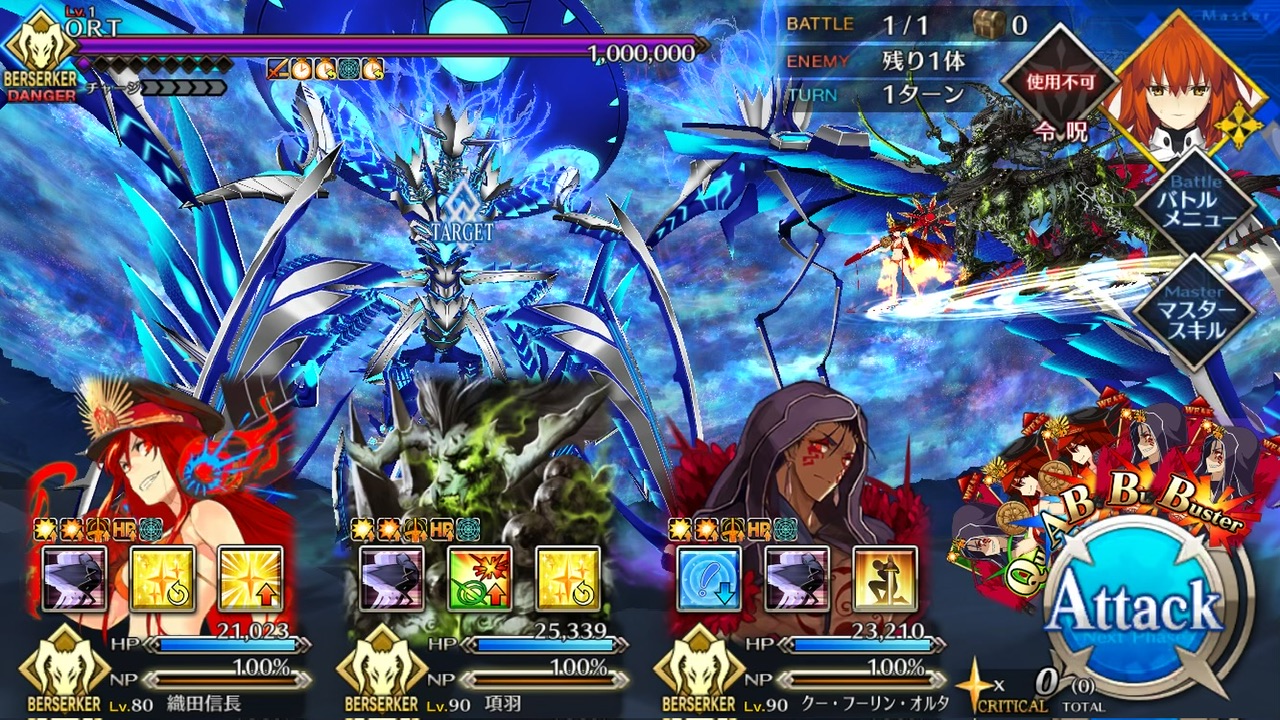This screenshot has height=720, width=1280.
Task: Use Oda Nobunaga's gold star cycle skill
Action: [x=162, y=579]
